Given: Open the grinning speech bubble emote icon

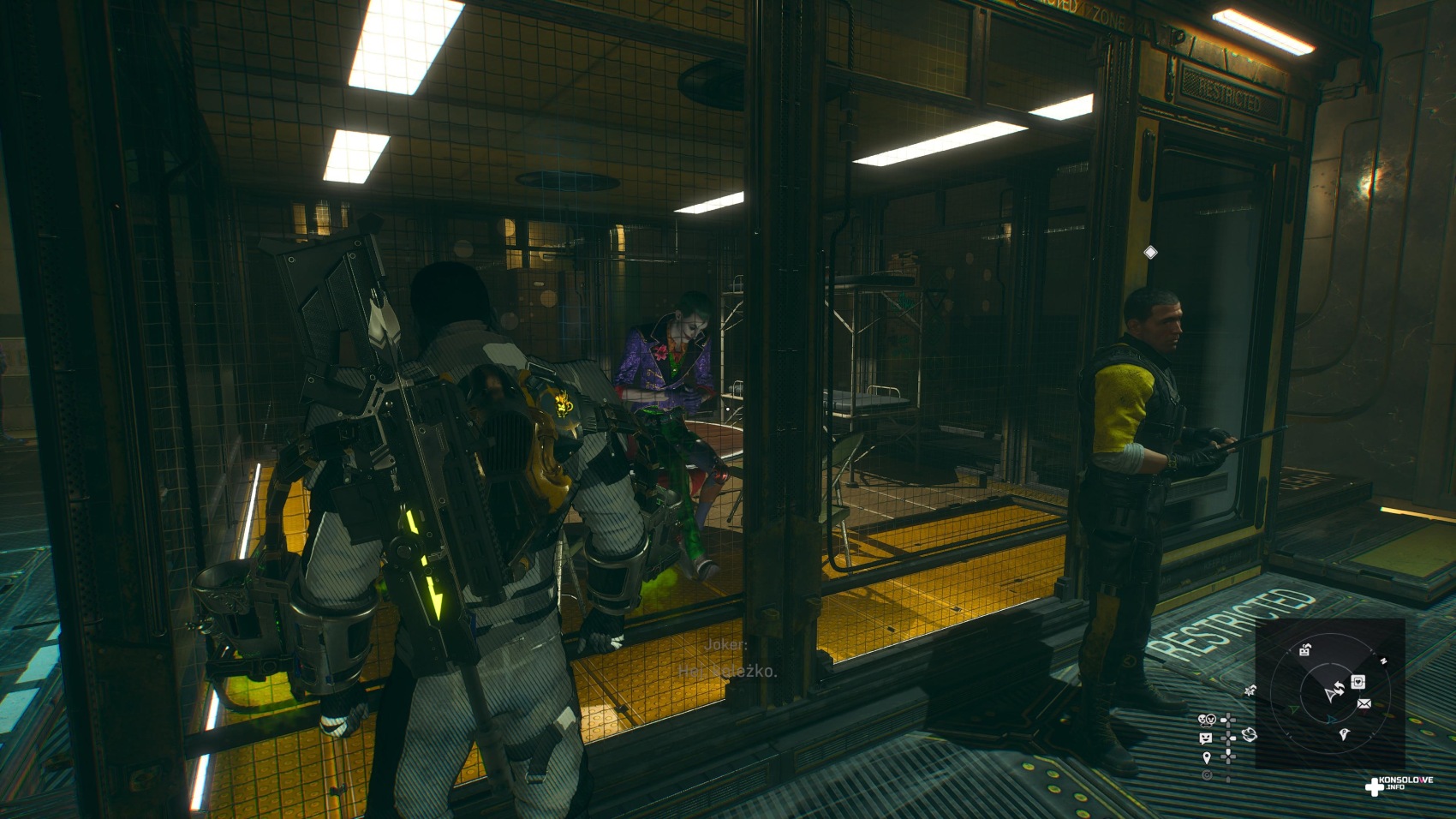Looking at the screenshot, I should coord(1207,738).
